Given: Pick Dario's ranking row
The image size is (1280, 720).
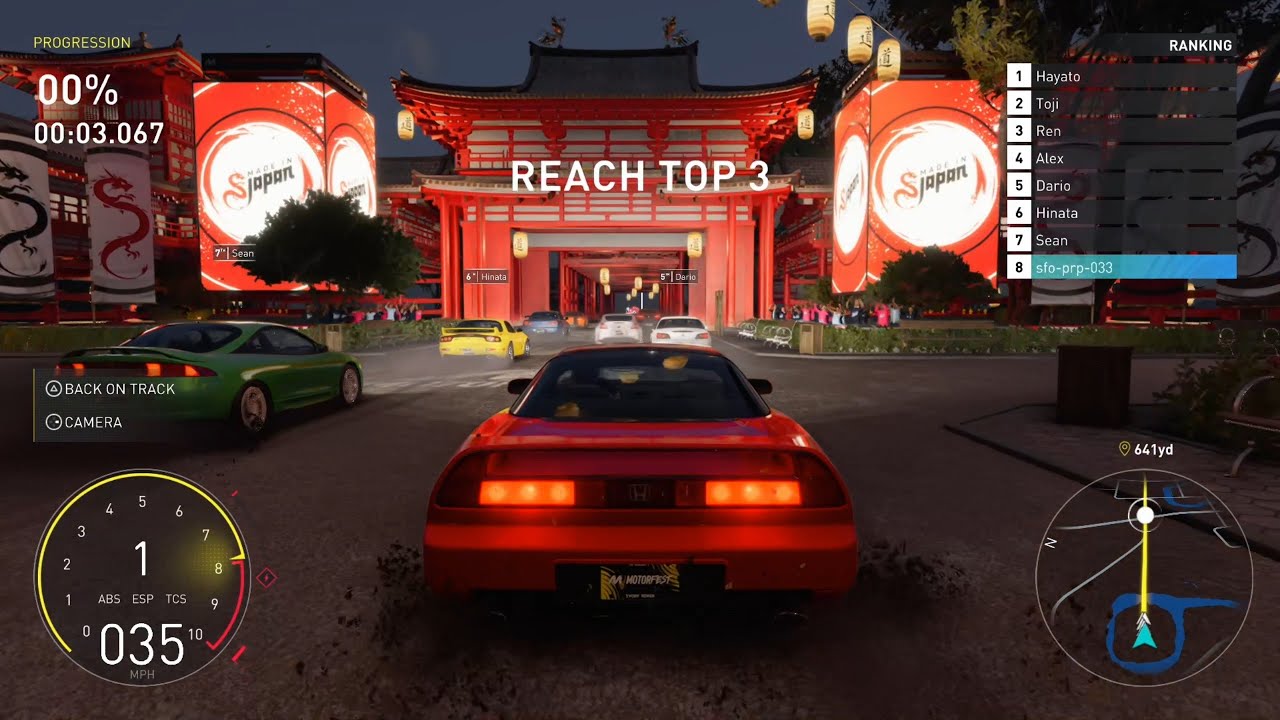Looking at the screenshot, I should point(1121,186).
